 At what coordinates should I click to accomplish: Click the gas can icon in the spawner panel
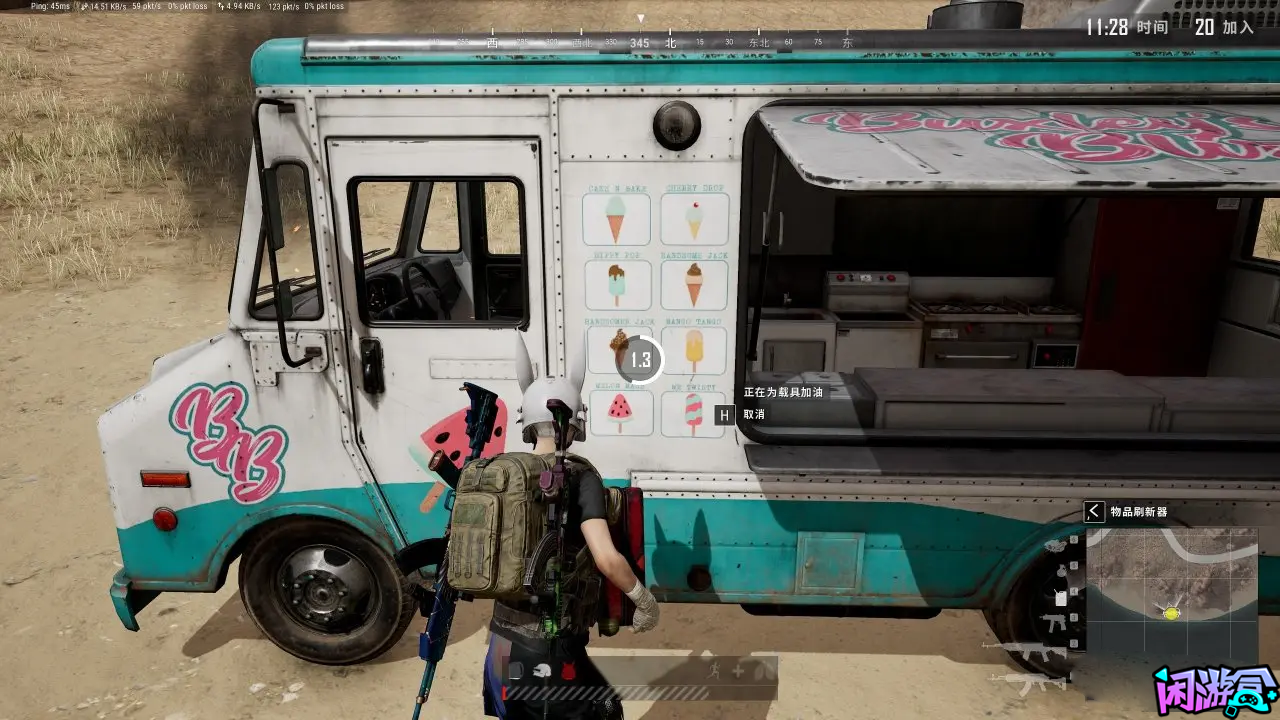(x=1060, y=596)
